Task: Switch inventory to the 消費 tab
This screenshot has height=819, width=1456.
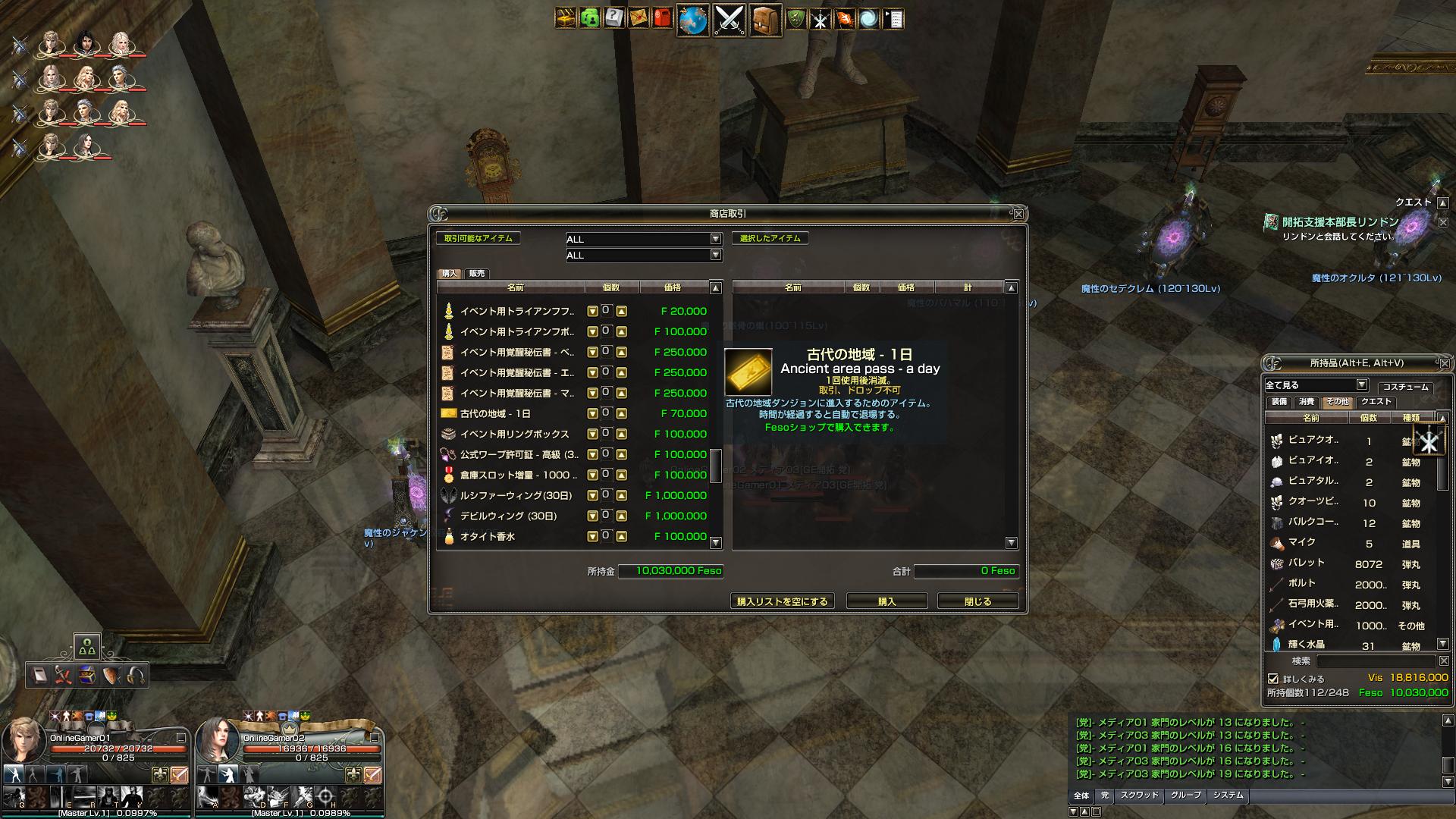Action: tap(1306, 402)
